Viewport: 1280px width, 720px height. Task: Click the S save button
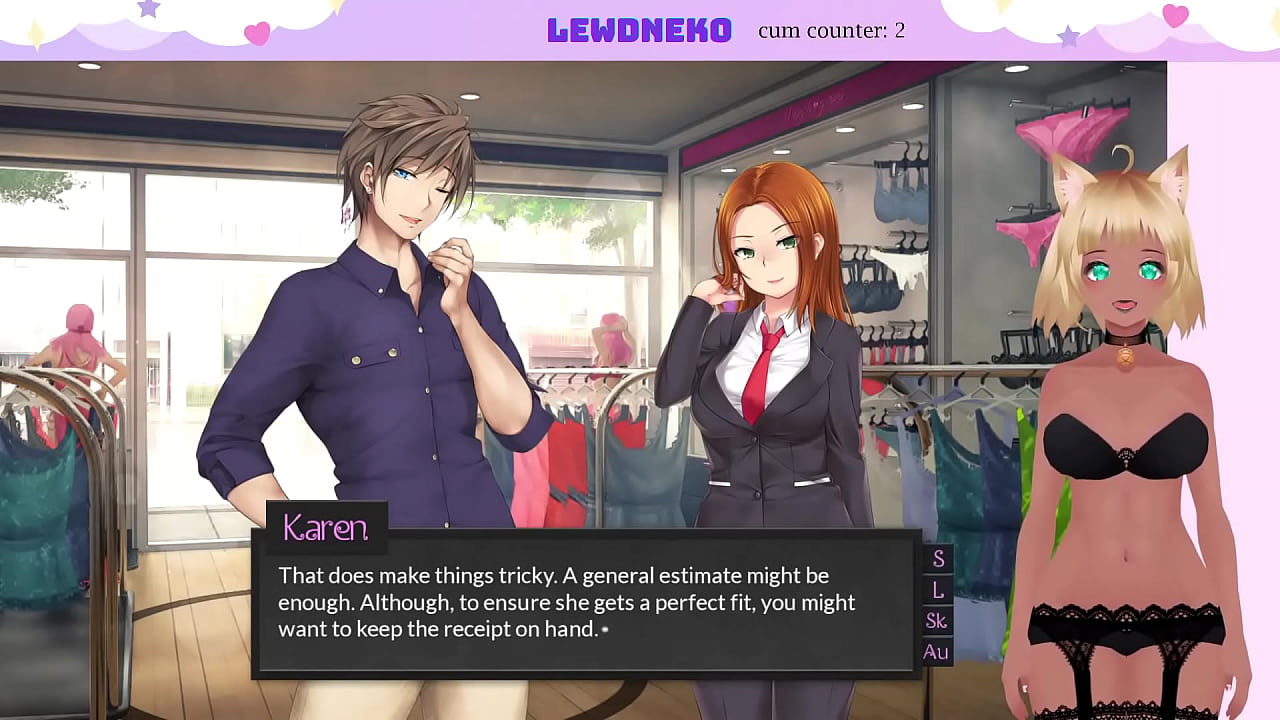coord(938,559)
